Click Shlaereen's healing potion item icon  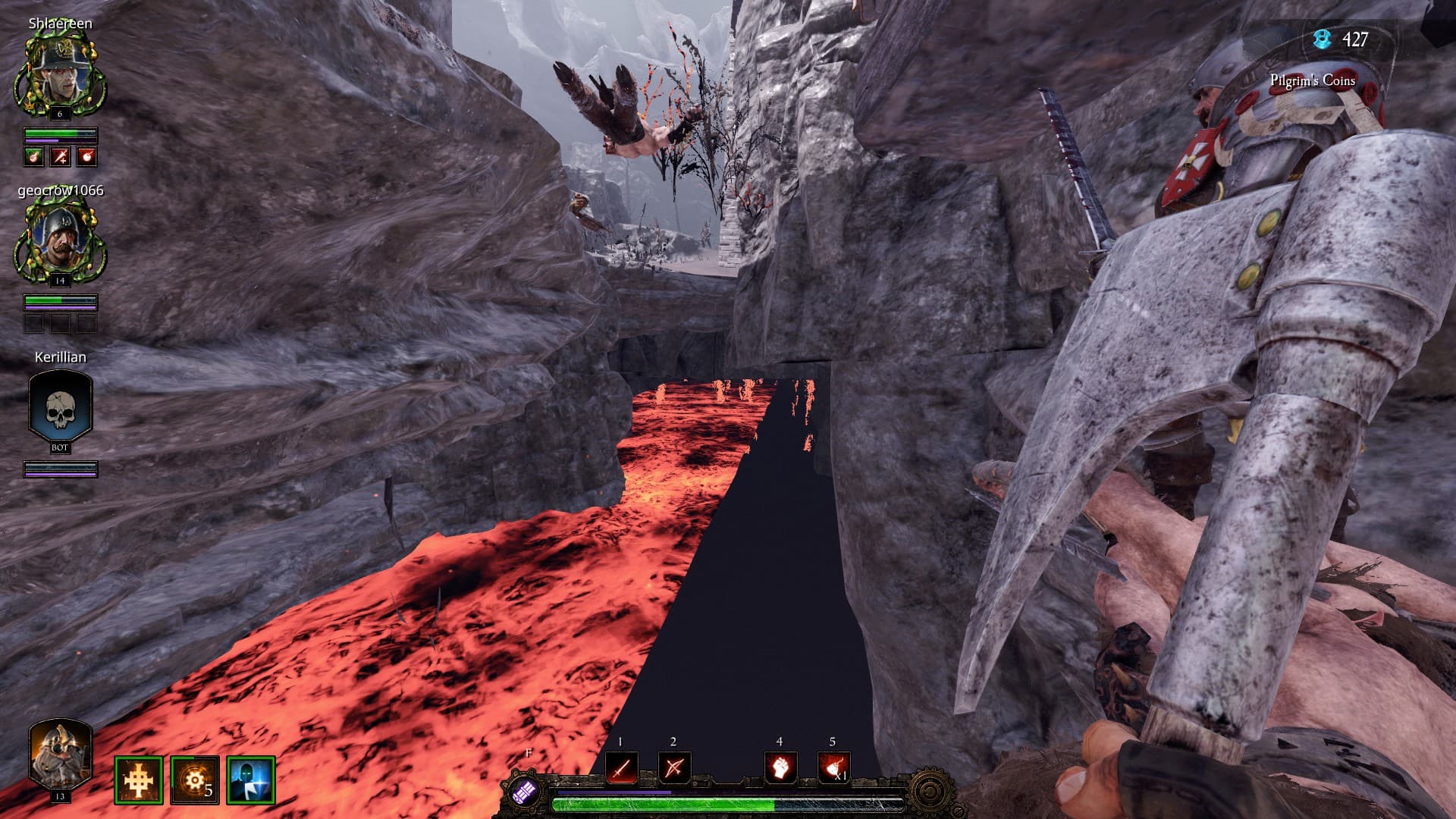[x=33, y=156]
